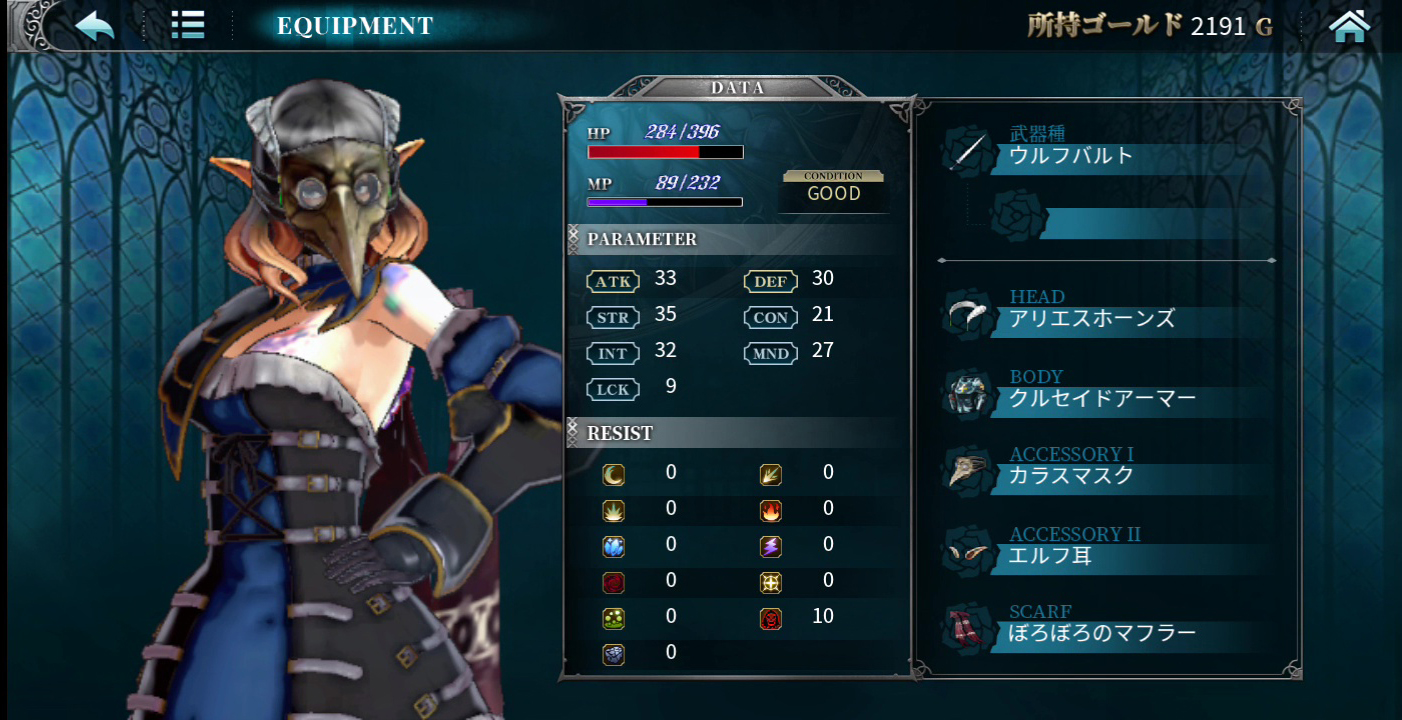Image resolution: width=1402 pixels, height=720 pixels.
Task: Return to the home screen
Action: point(1349,26)
